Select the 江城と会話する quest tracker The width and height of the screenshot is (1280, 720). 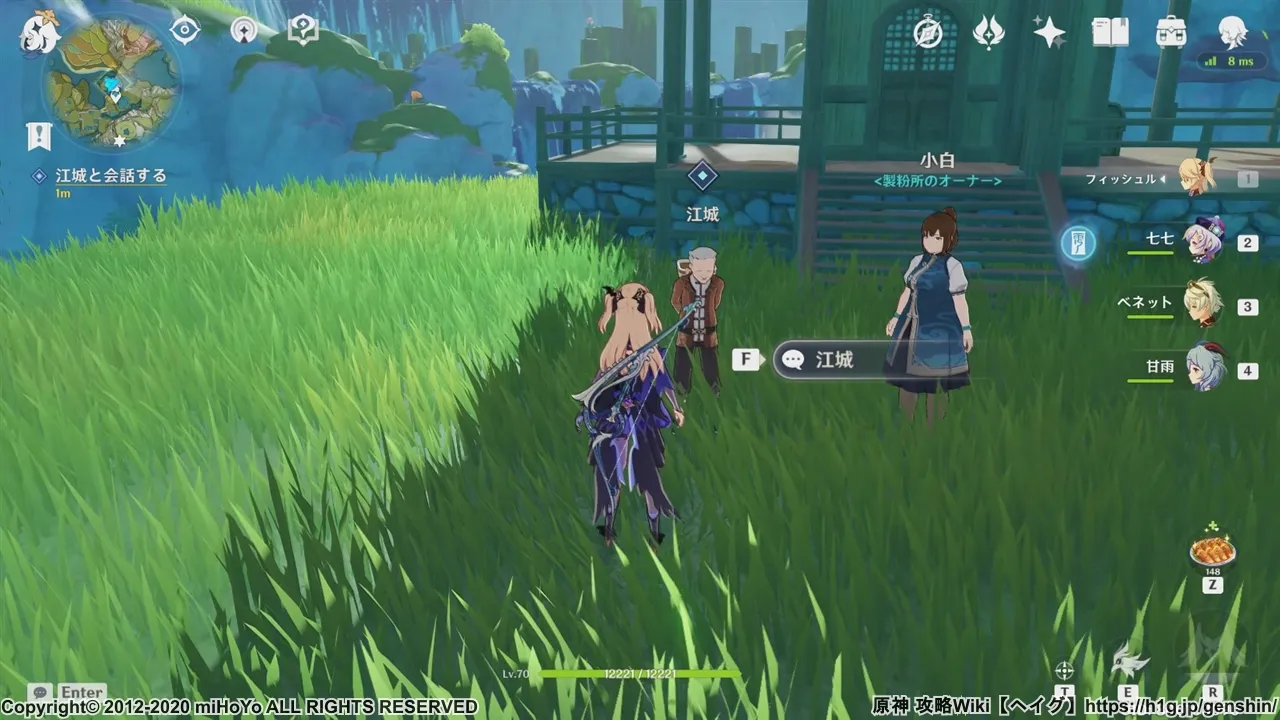(x=110, y=176)
